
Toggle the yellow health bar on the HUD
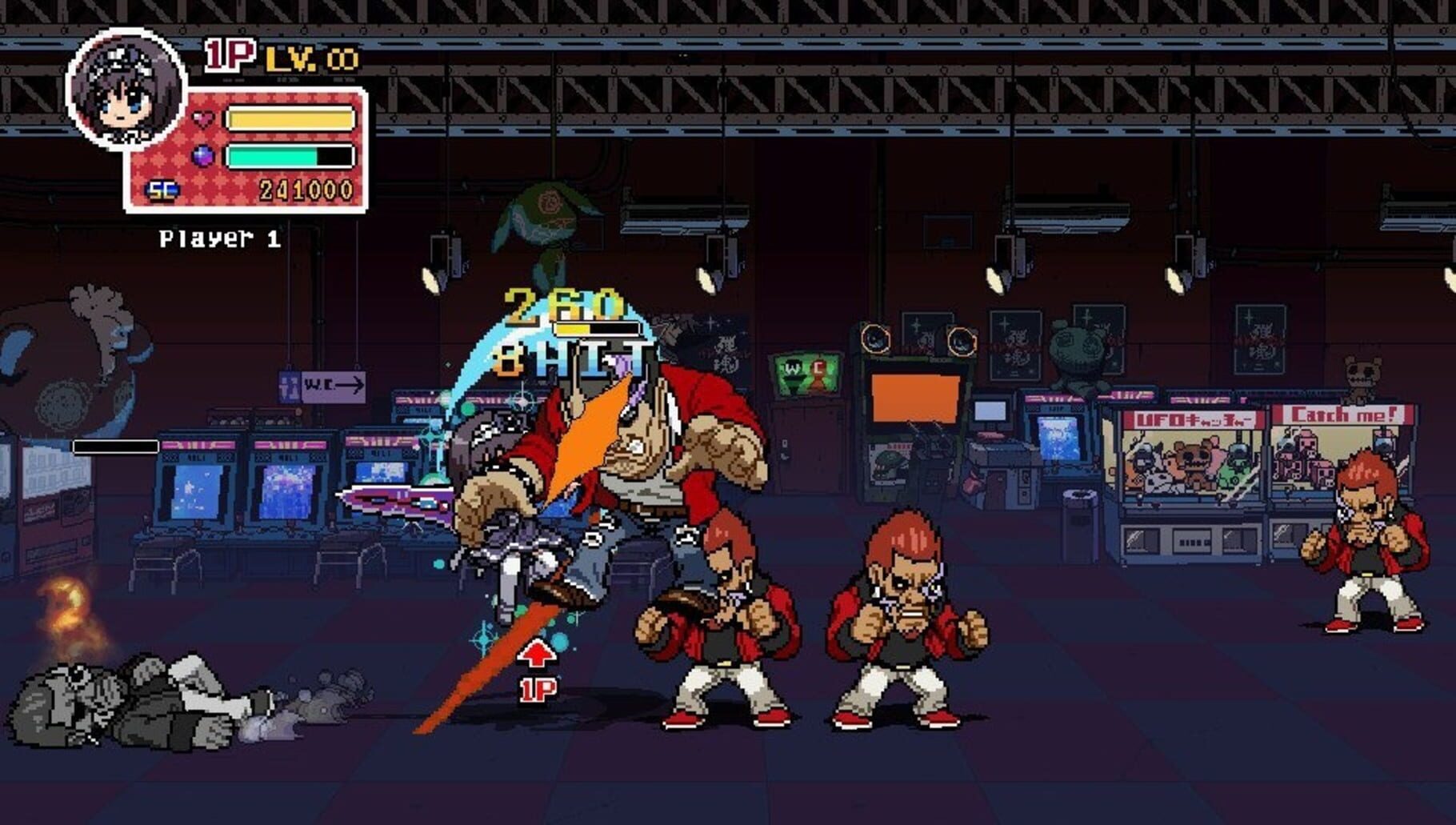click(291, 117)
